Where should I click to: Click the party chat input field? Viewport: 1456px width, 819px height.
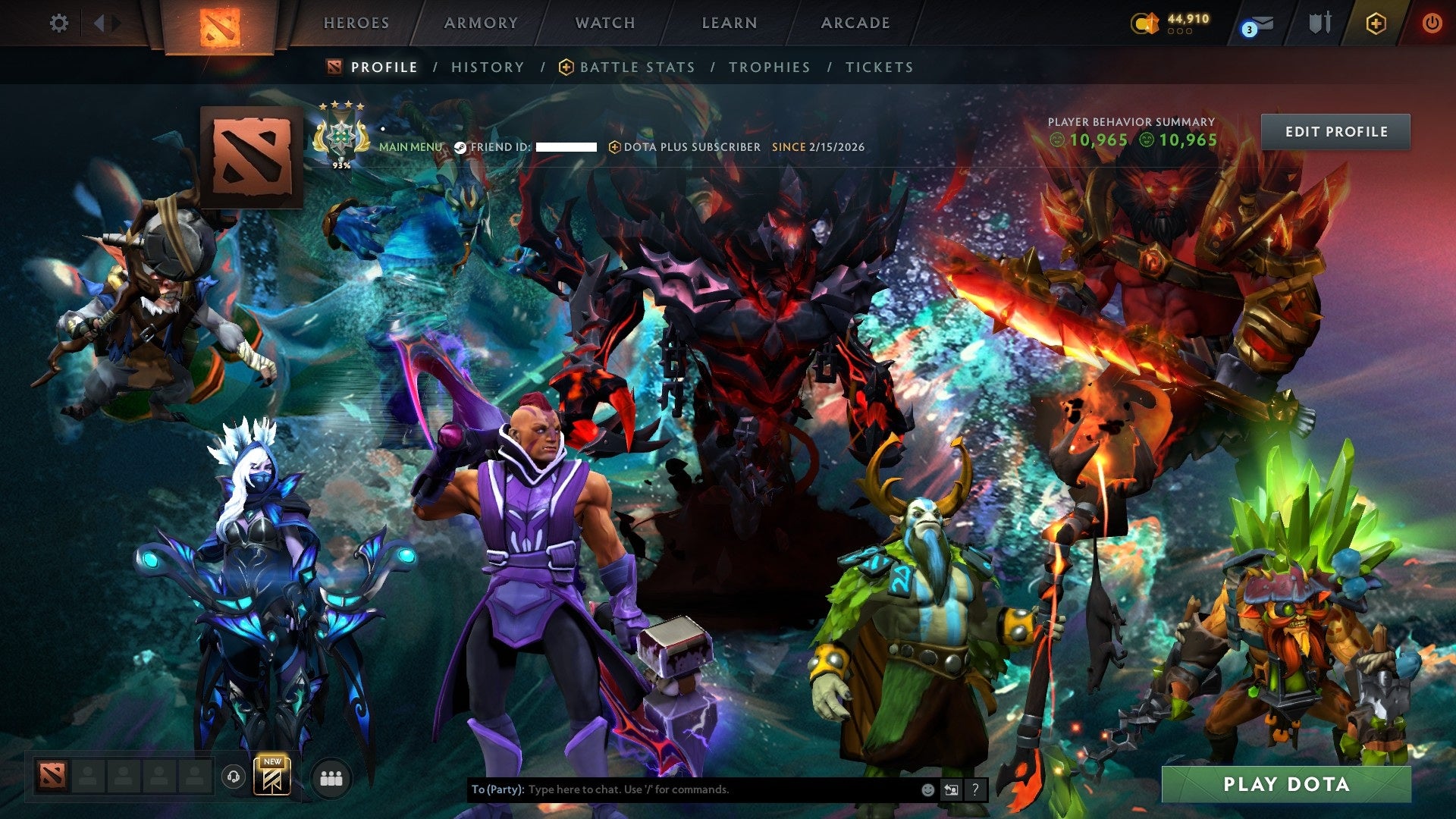[682, 789]
